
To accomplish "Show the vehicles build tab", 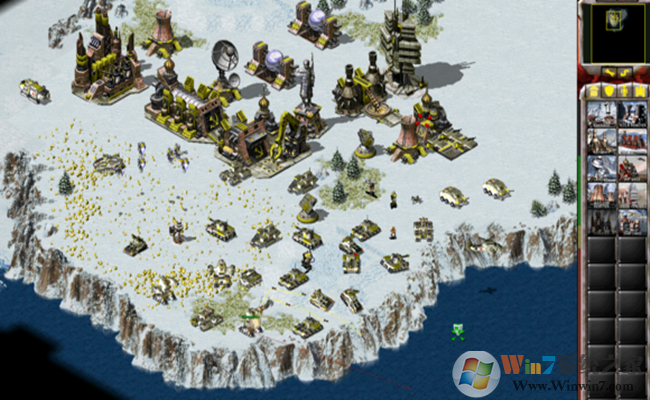I will click(x=640, y=90).
